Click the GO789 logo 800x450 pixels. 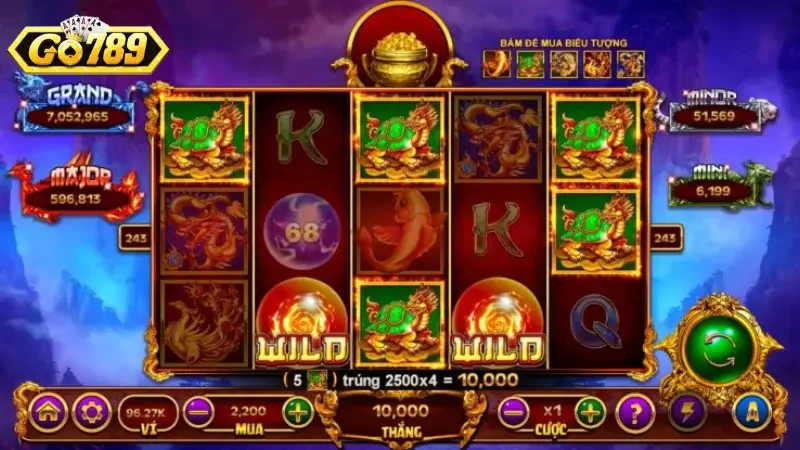click(88, 46)
